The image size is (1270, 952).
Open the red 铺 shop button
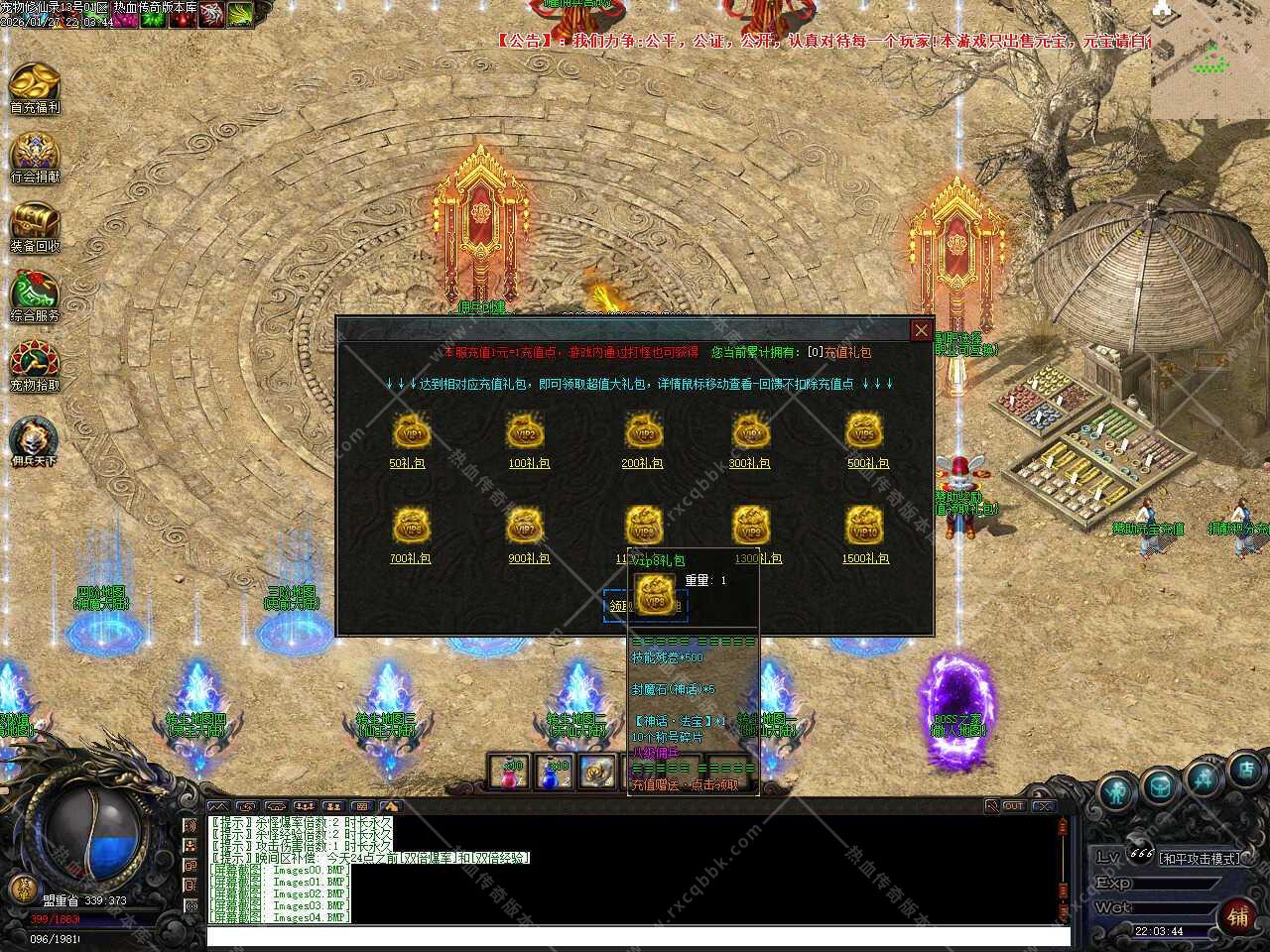[1238, 916]
